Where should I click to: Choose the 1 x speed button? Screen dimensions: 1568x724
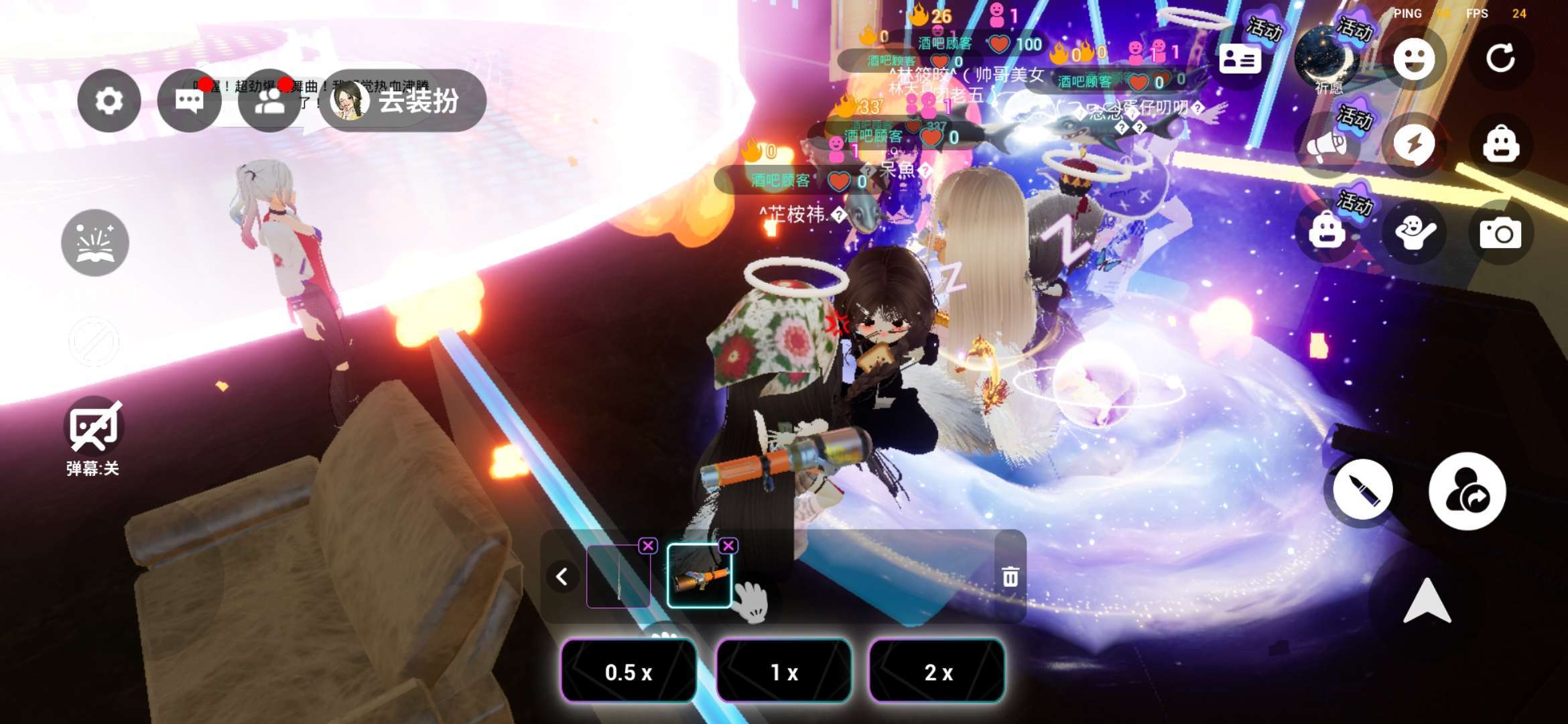[783, 672]
